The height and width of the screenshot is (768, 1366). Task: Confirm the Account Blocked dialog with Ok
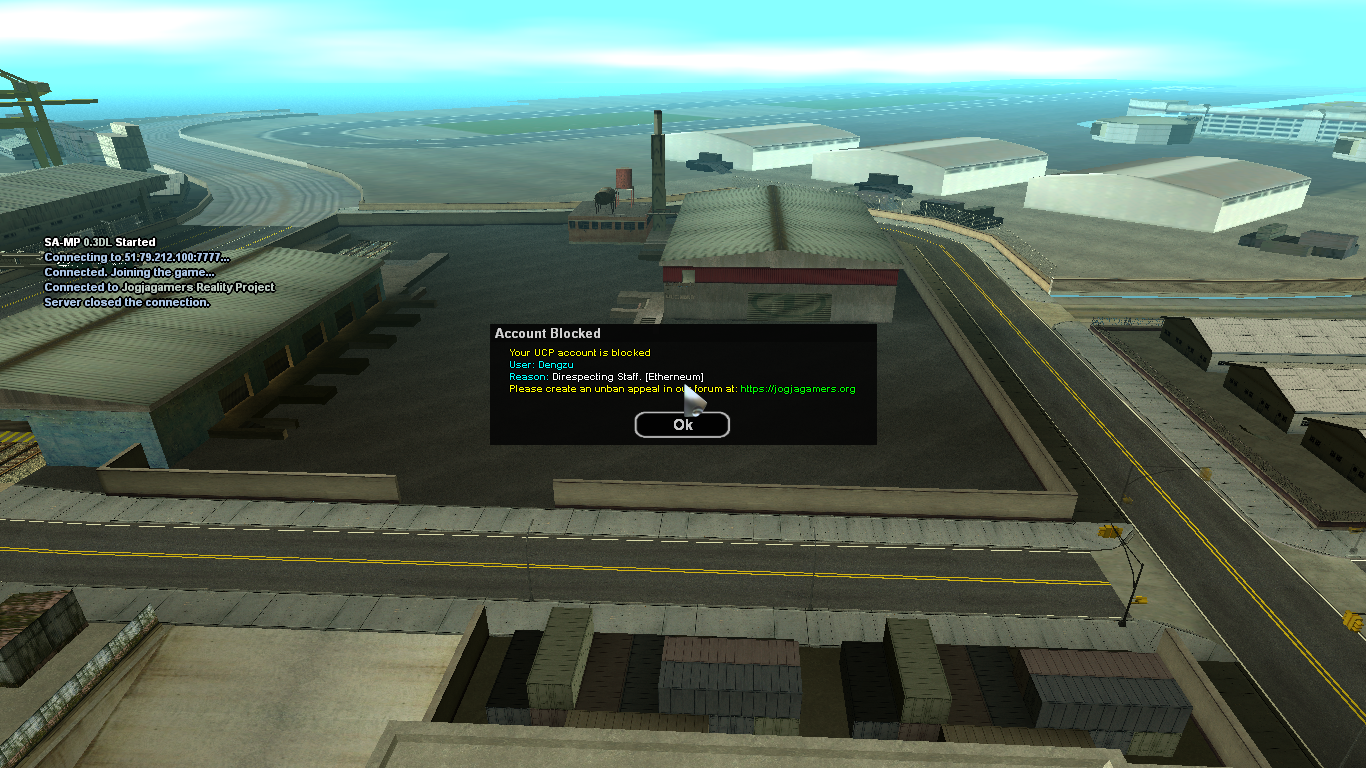tap(682, 425)
